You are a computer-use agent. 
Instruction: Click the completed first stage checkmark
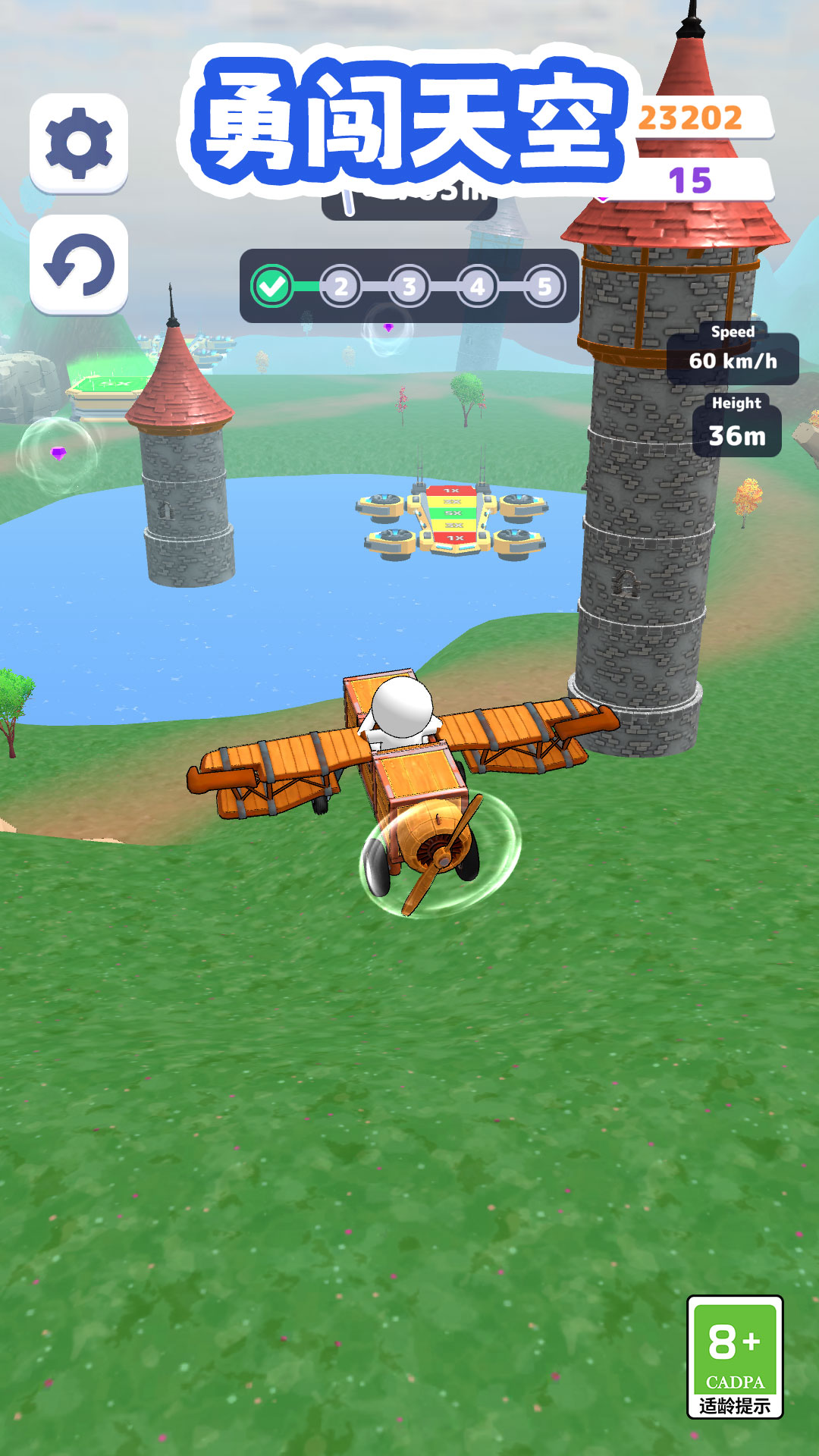tap(272, 287)
